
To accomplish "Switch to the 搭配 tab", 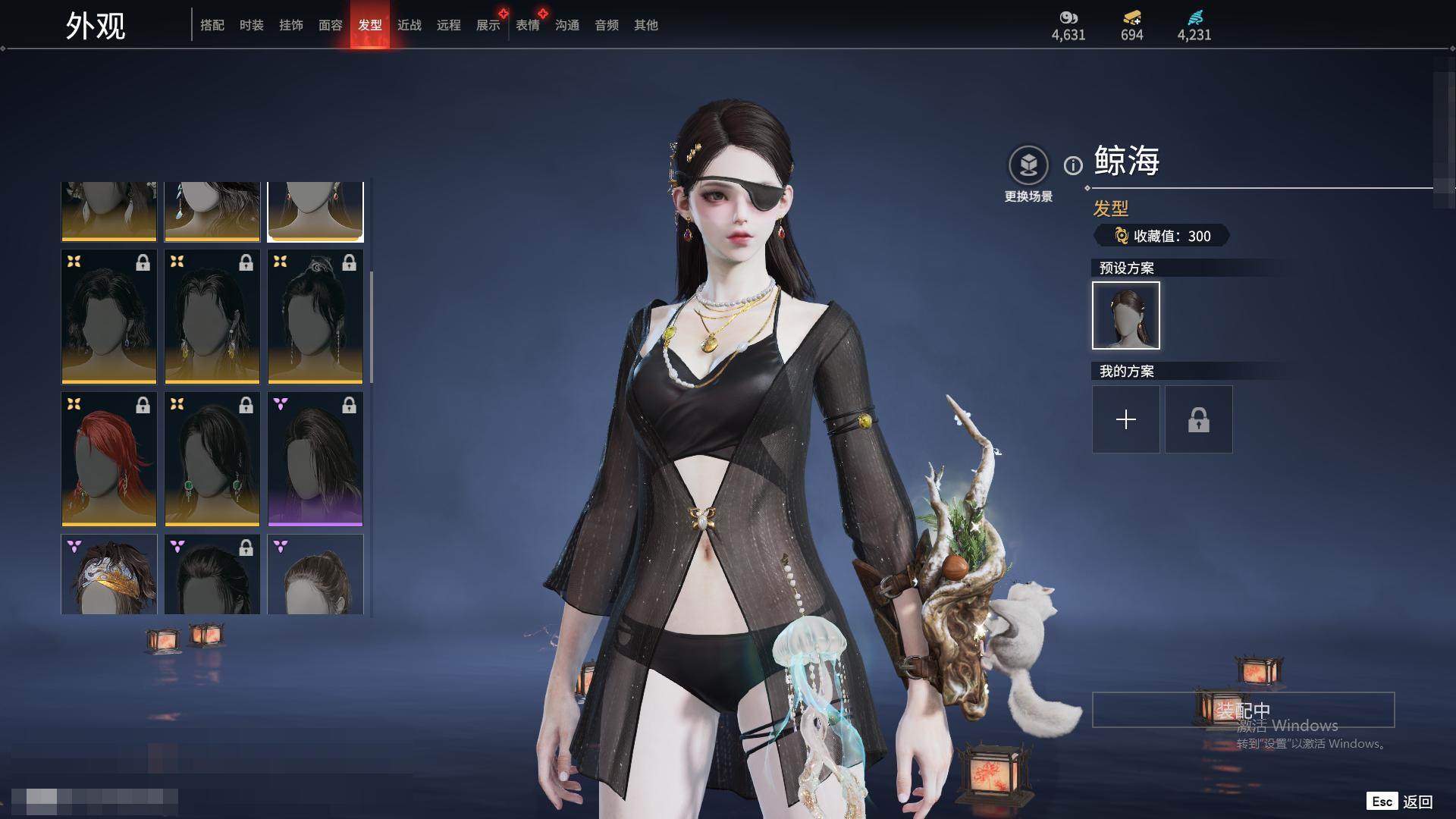I will 212,25.
